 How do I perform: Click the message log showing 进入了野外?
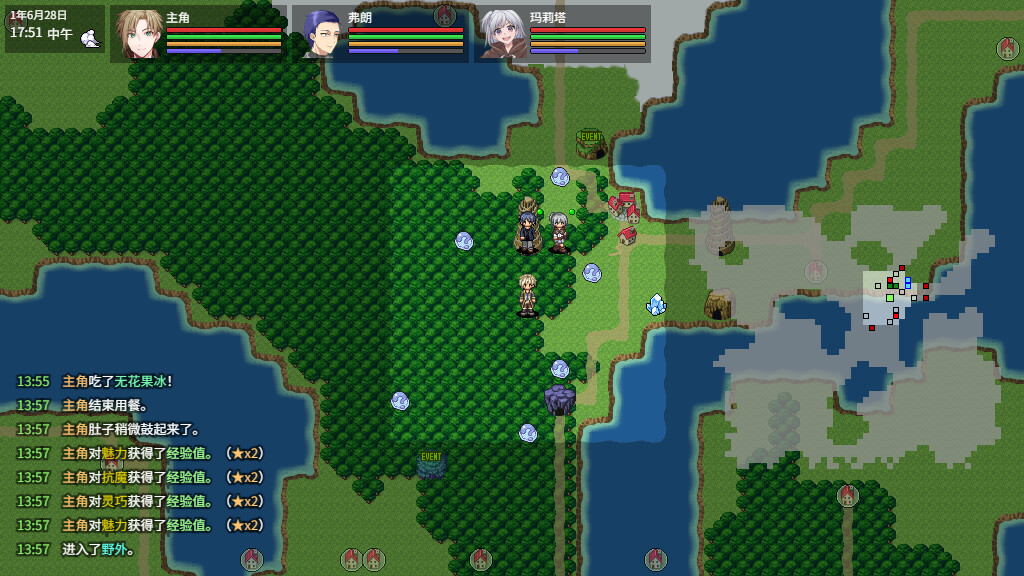pos(98,549)
